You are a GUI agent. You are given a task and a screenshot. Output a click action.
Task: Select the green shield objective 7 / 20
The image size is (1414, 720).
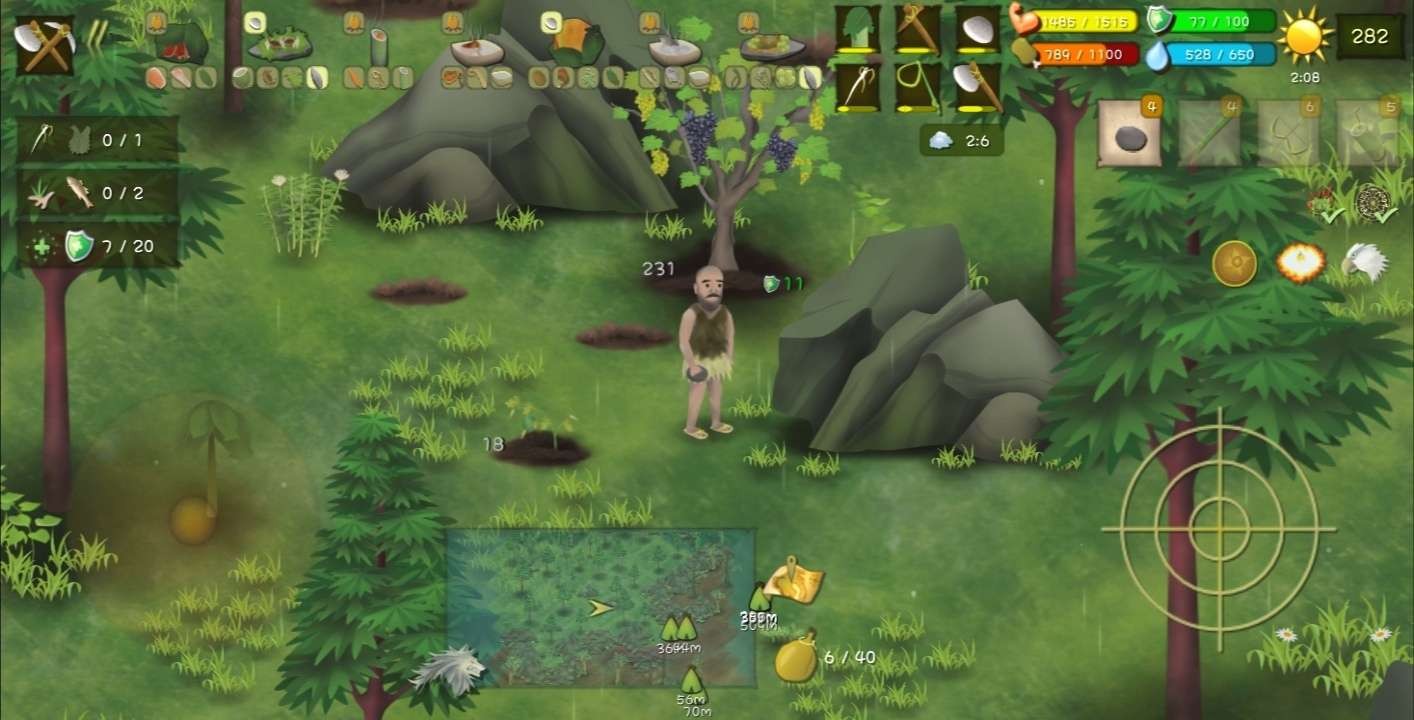[98, 246]
